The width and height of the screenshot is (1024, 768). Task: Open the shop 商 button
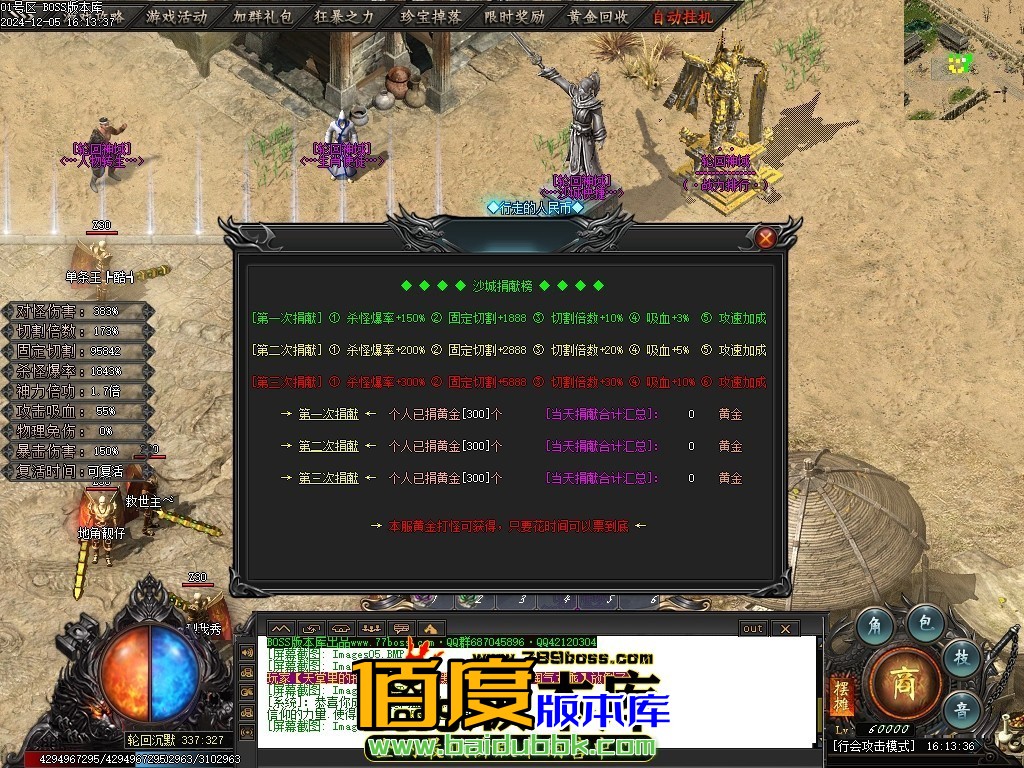click(x=903, y=685)
